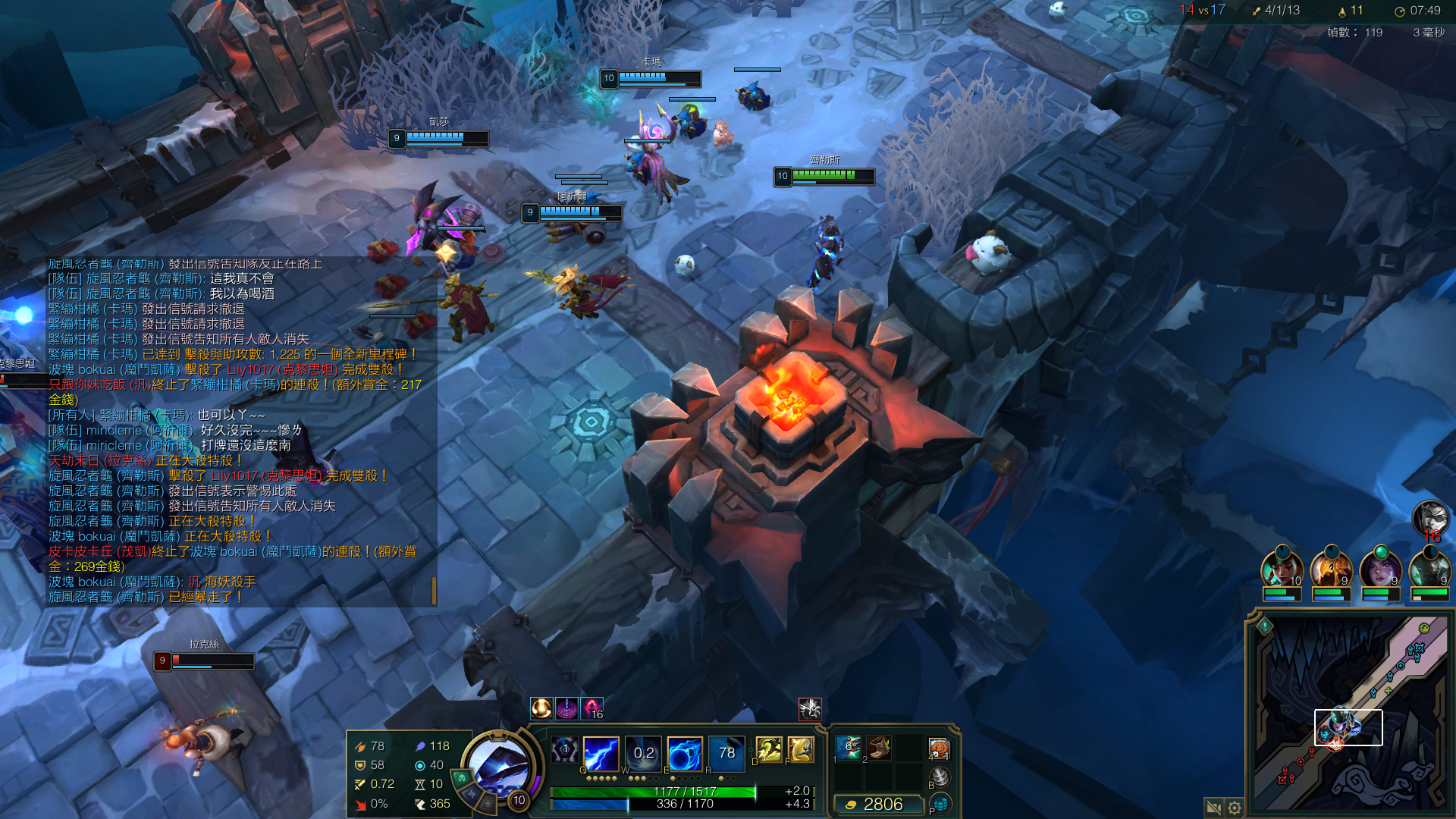Select the boots item in slot 2
Image resolution: width=1456 pixels, height=819 pixels.
879,748
